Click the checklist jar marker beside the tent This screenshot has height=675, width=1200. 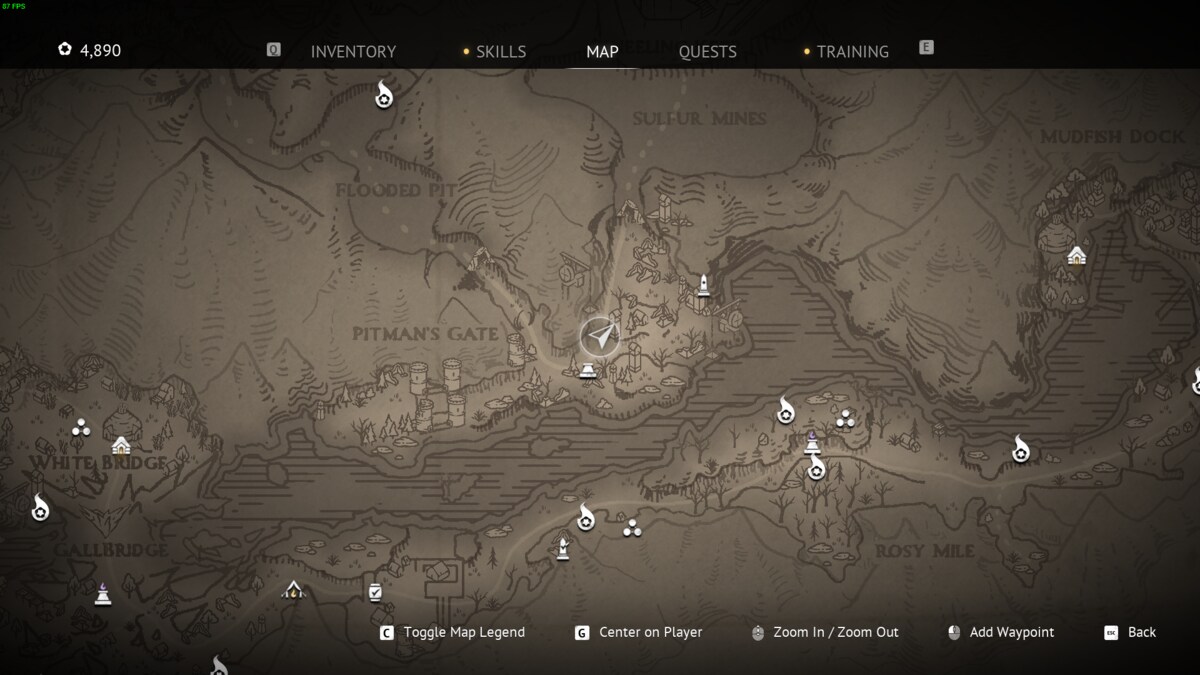click(x=375, y=592)
